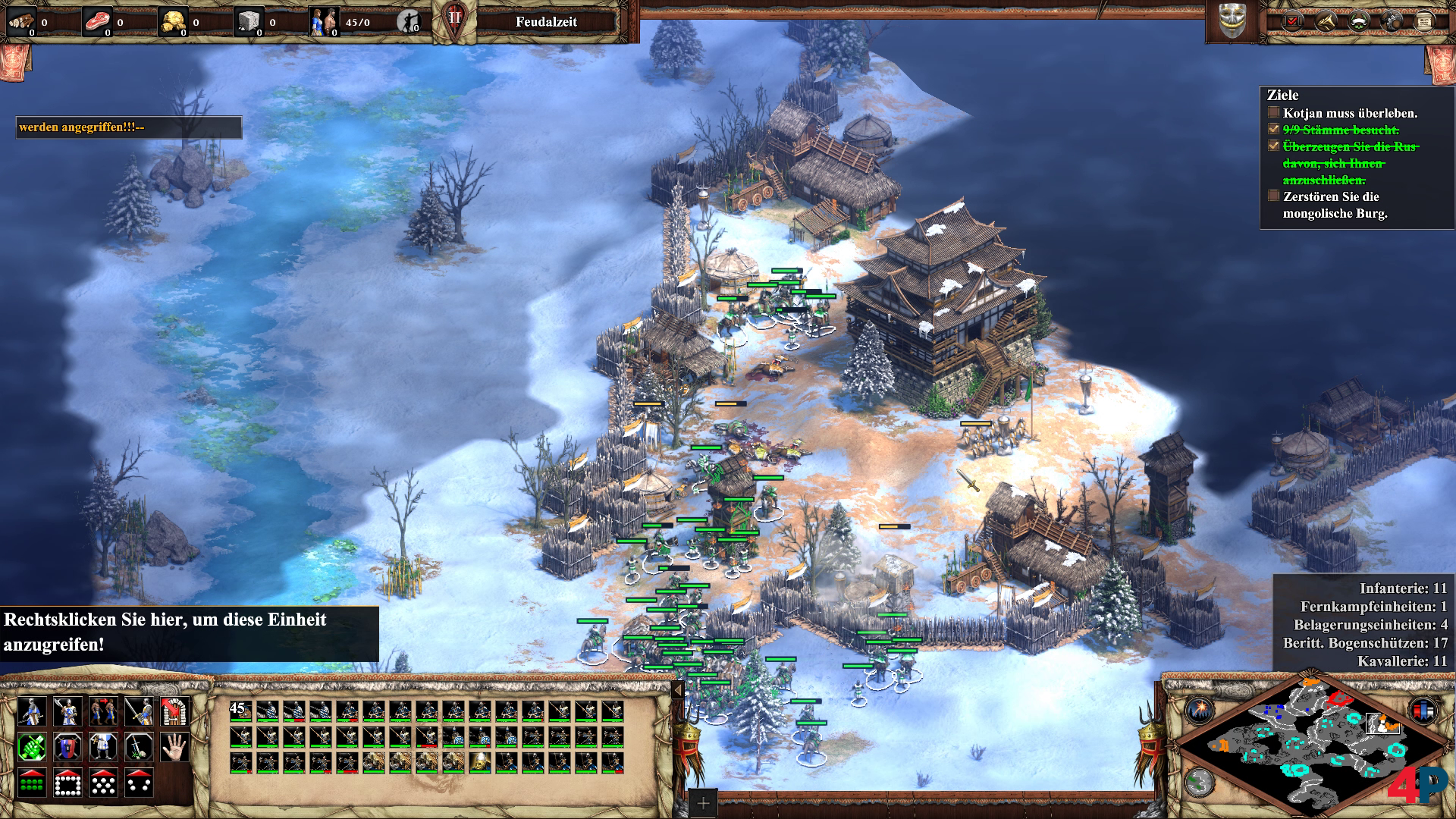Send a flare signal on the minimap
Image resolution: width=1456 pixels, height=819 pixels.
(1200, 711)
